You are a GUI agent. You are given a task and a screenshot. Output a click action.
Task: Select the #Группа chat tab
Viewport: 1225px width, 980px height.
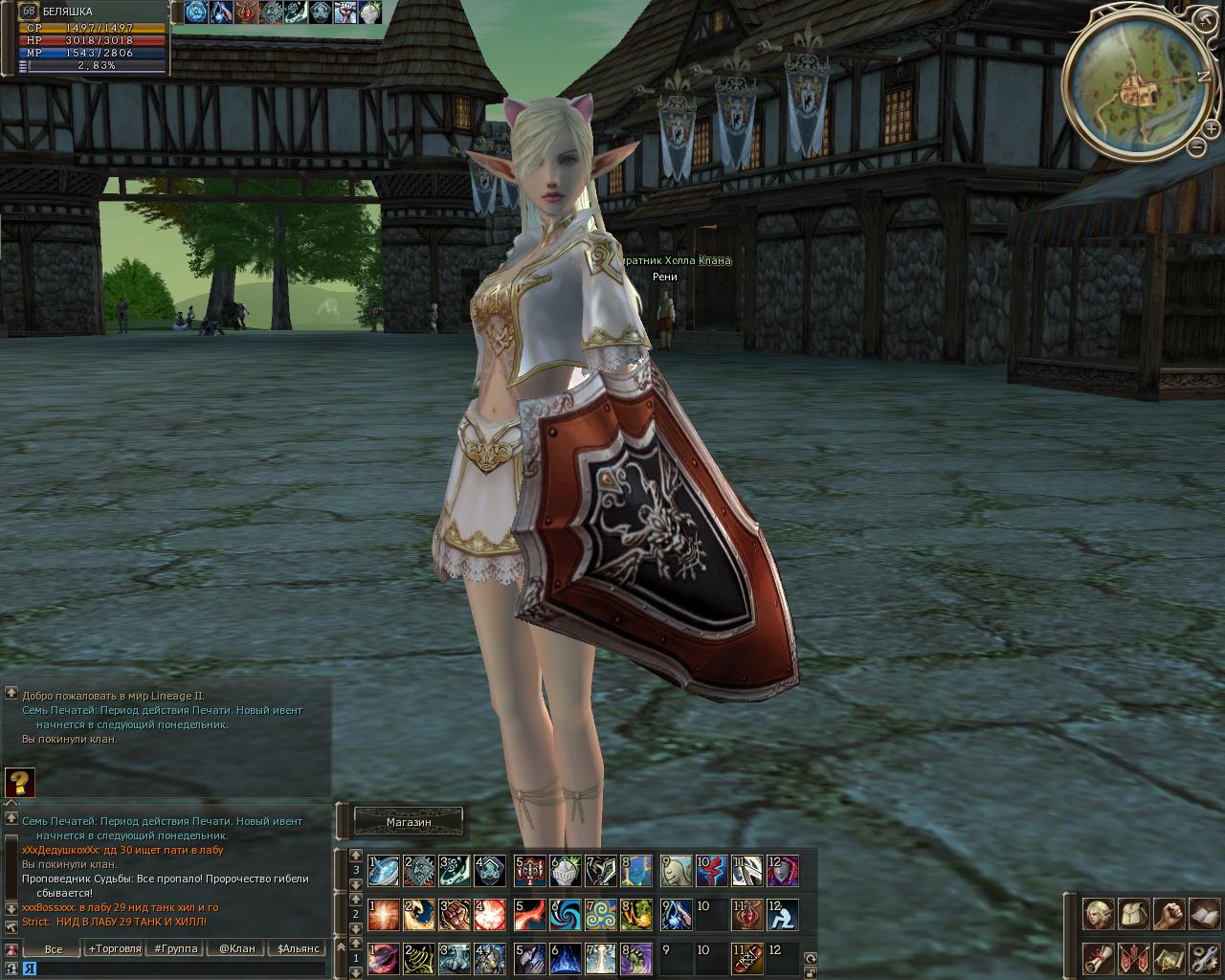coord(175,948)
